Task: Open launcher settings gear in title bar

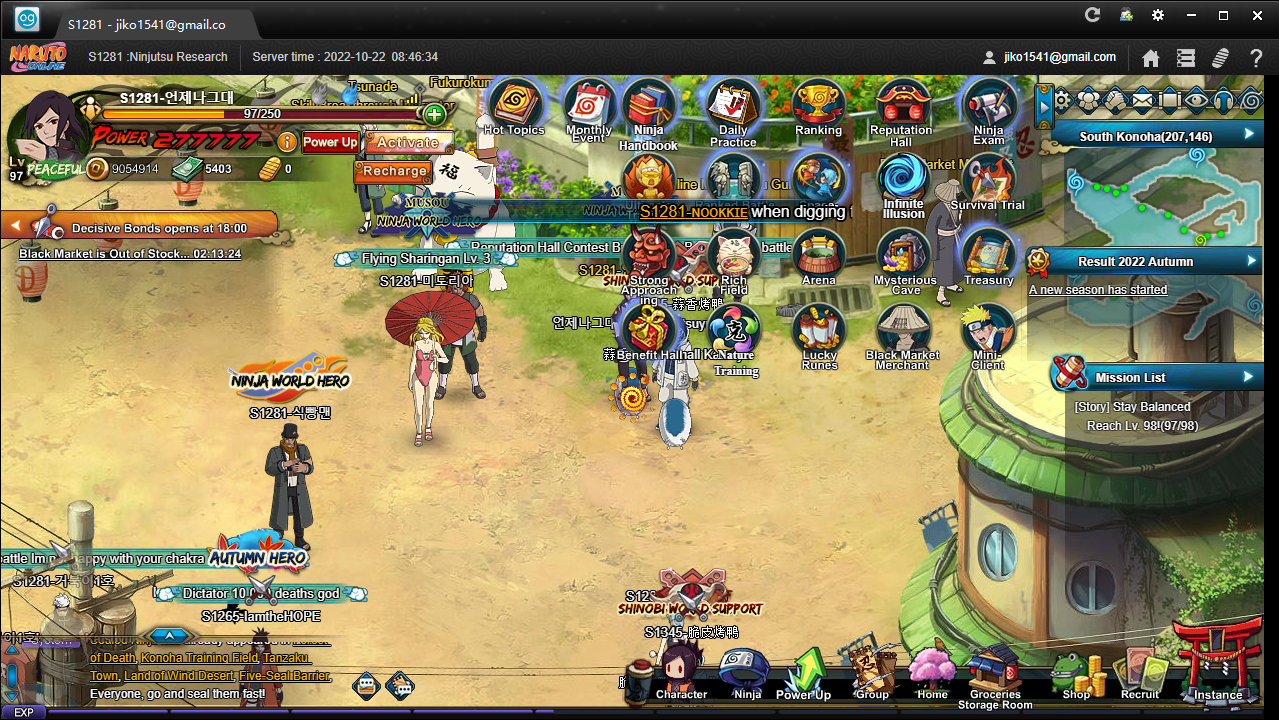Action: pyautogui.click(x=1158, y=15)
